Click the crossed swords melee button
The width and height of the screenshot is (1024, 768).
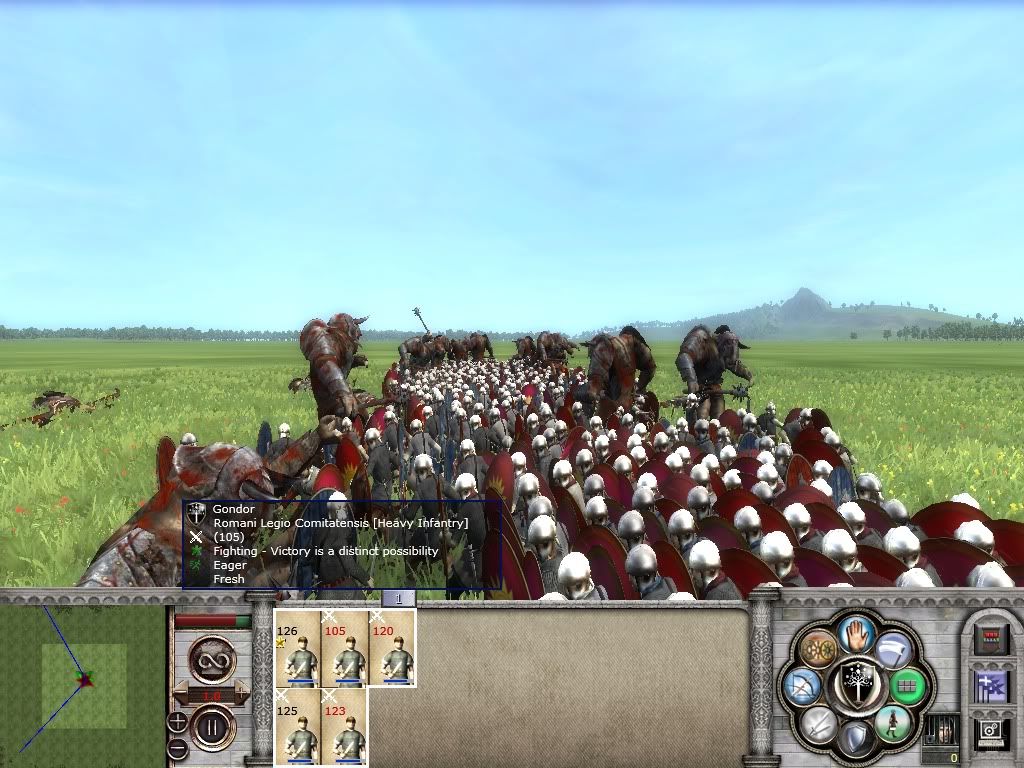tap(818, 723)
